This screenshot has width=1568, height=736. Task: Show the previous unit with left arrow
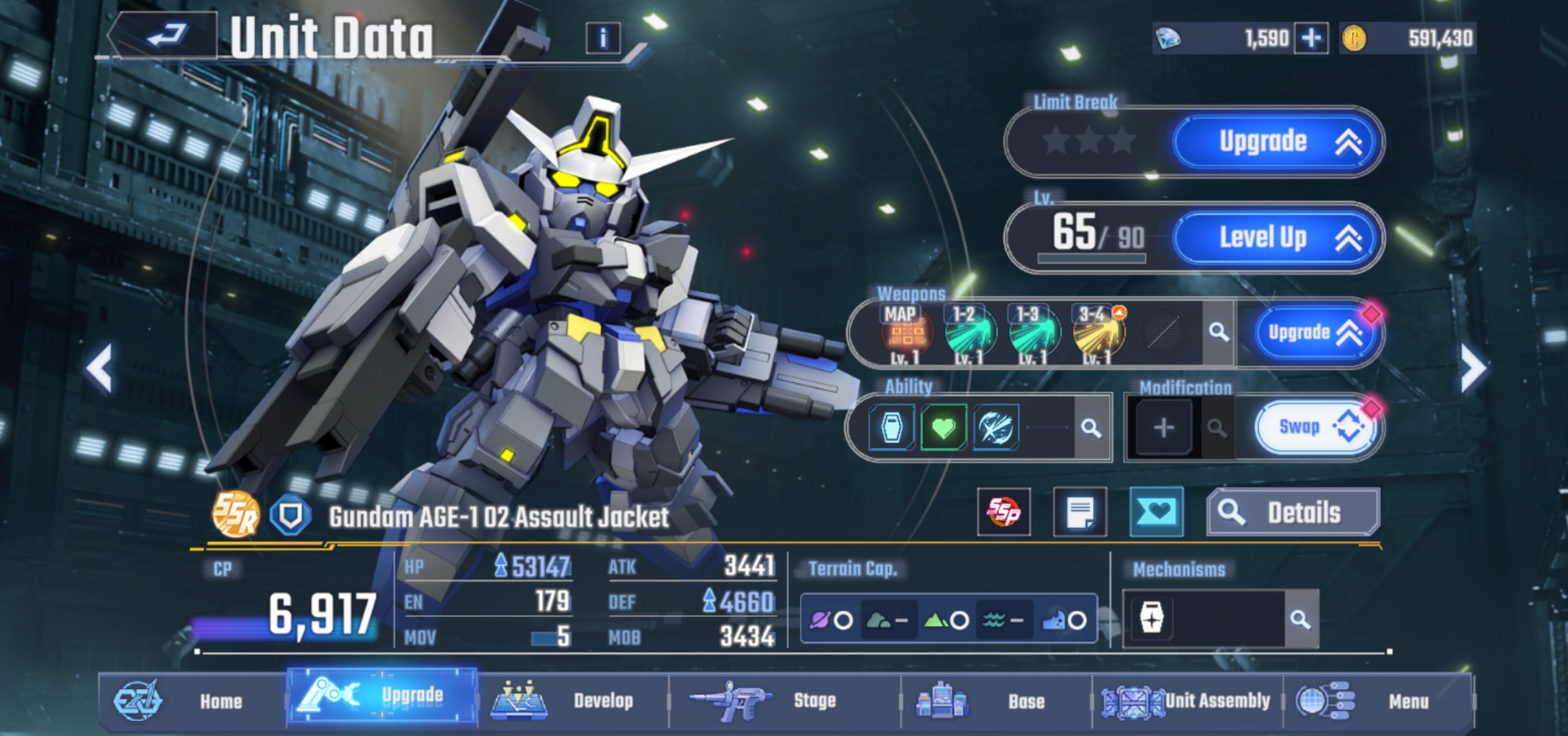100,368
